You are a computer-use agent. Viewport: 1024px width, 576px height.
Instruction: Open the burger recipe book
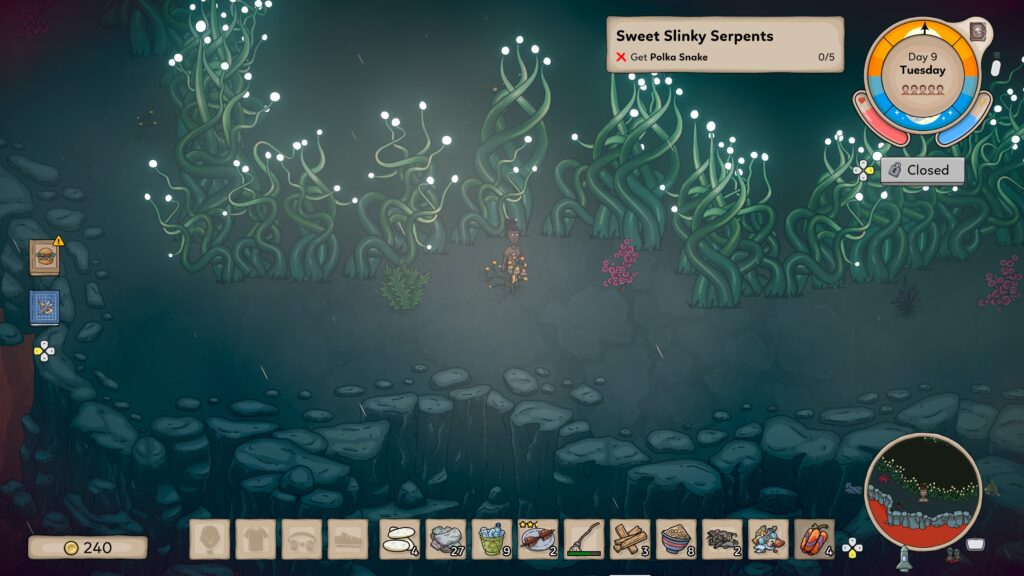44,257
